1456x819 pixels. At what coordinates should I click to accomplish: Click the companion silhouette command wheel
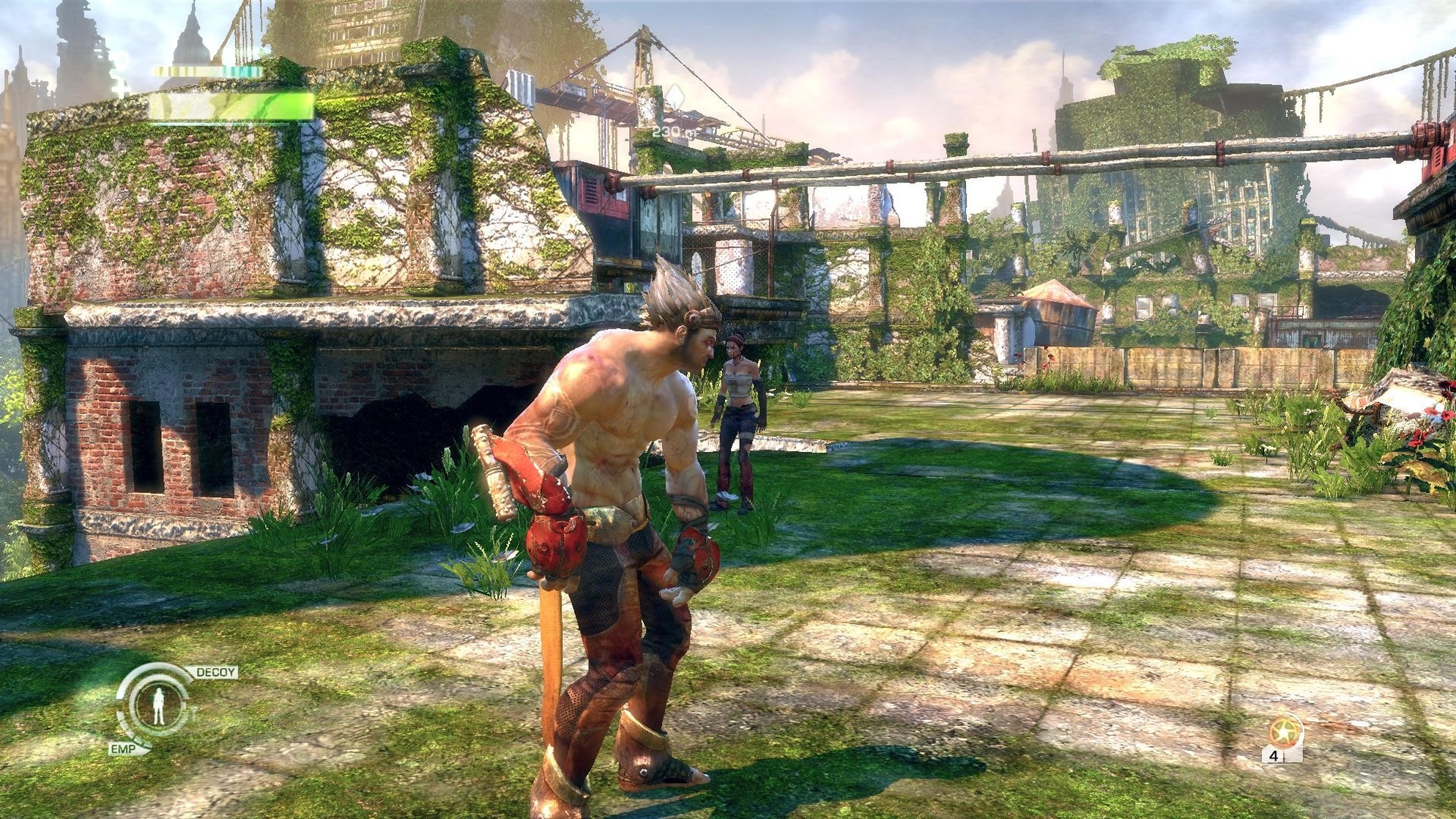tap(157, 705)
